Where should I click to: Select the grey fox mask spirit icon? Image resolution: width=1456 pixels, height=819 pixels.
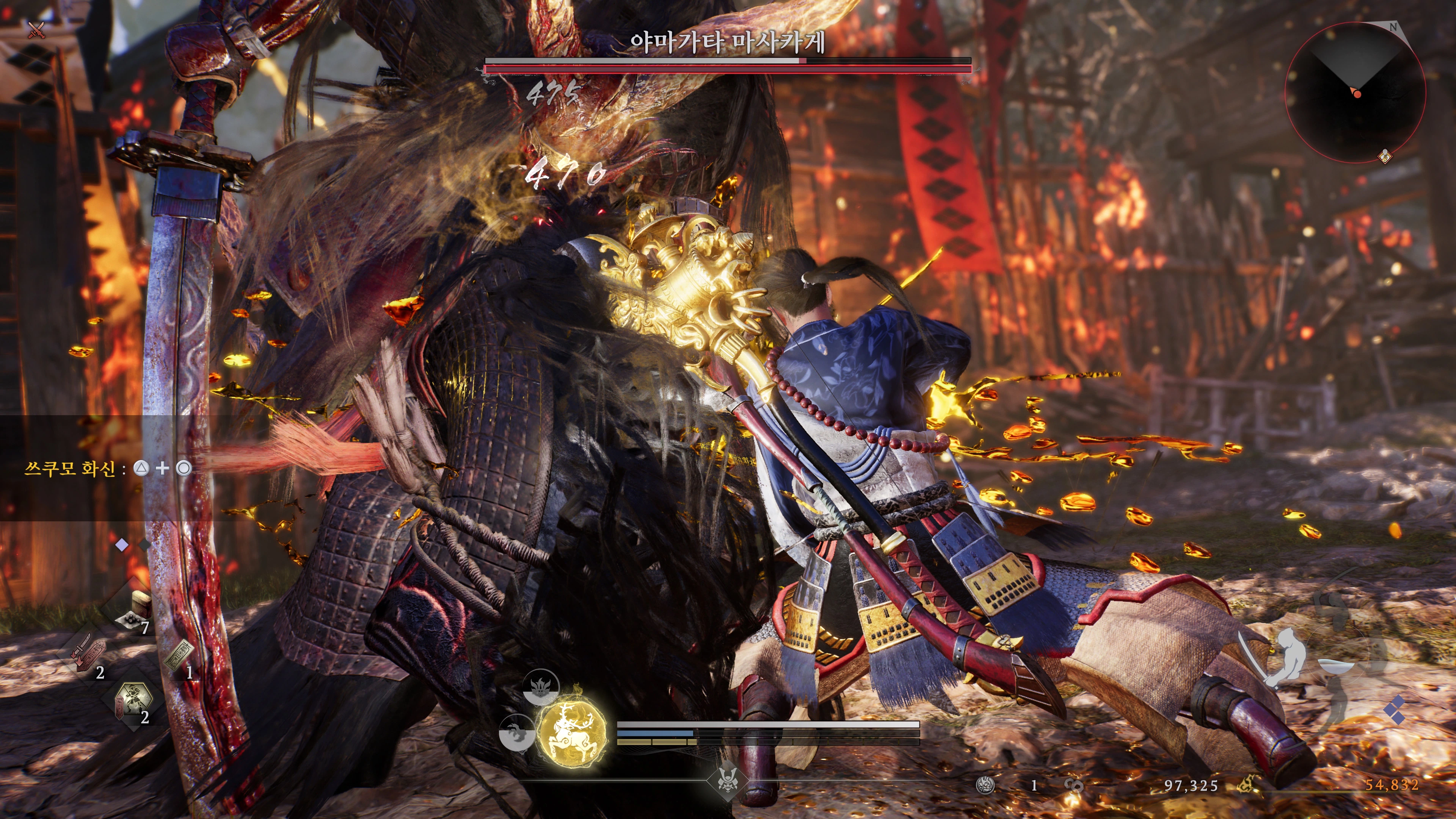tap(540, 687)
